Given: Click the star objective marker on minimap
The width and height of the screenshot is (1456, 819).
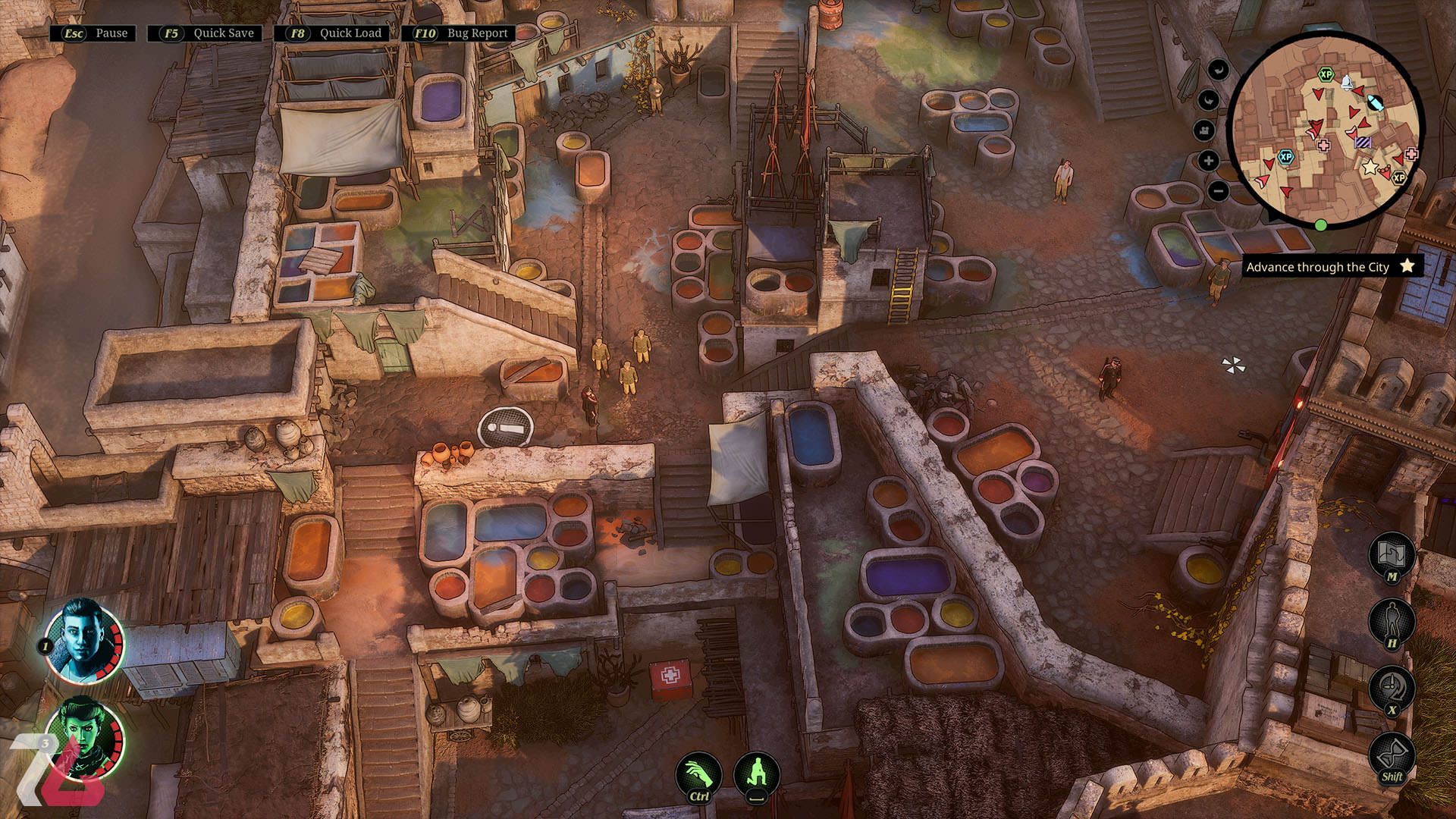Looking at the screenshot, I should 1370,167.
